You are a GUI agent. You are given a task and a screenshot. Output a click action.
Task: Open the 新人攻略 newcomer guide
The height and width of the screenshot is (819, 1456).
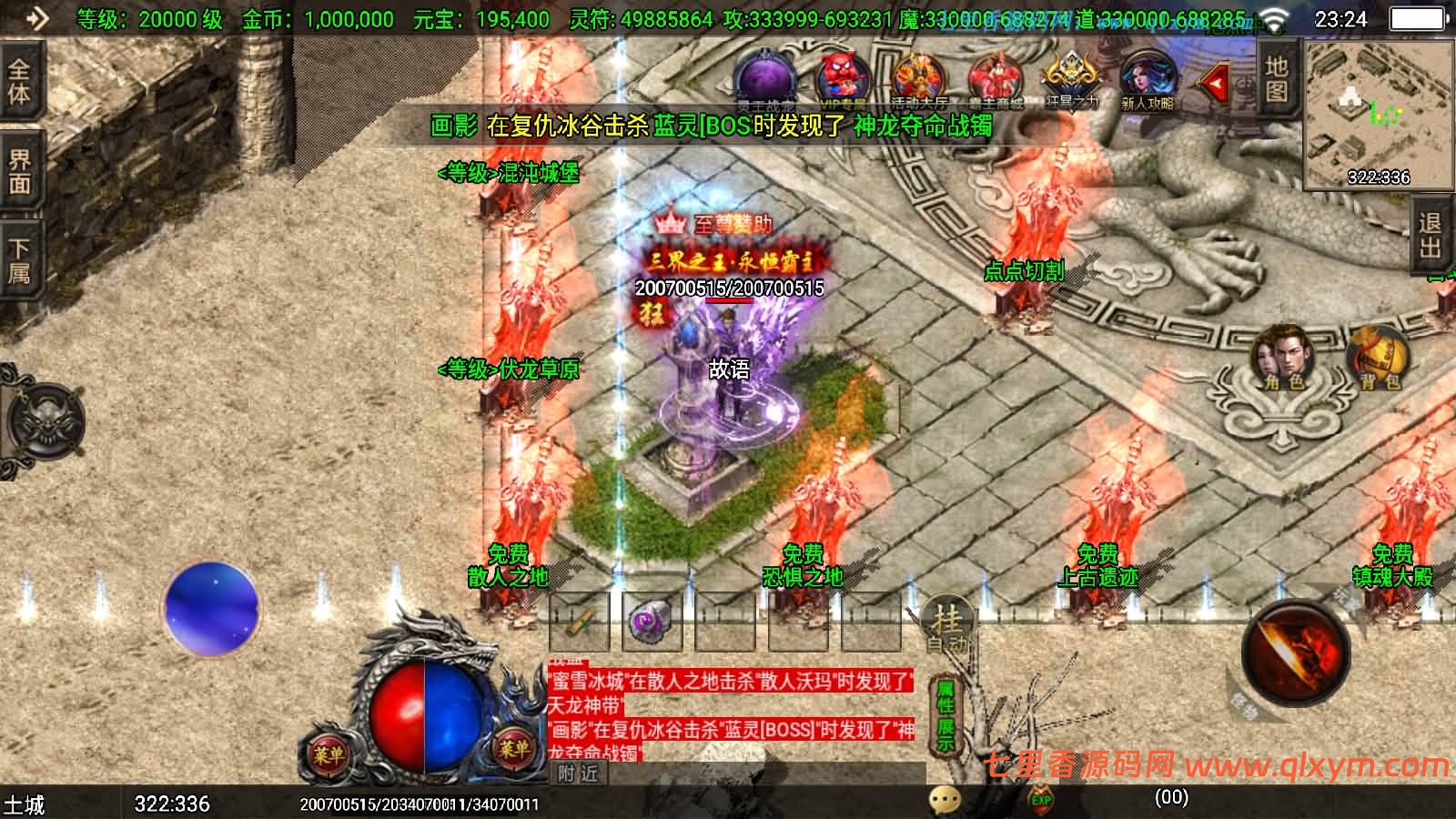coord(1148,80)
